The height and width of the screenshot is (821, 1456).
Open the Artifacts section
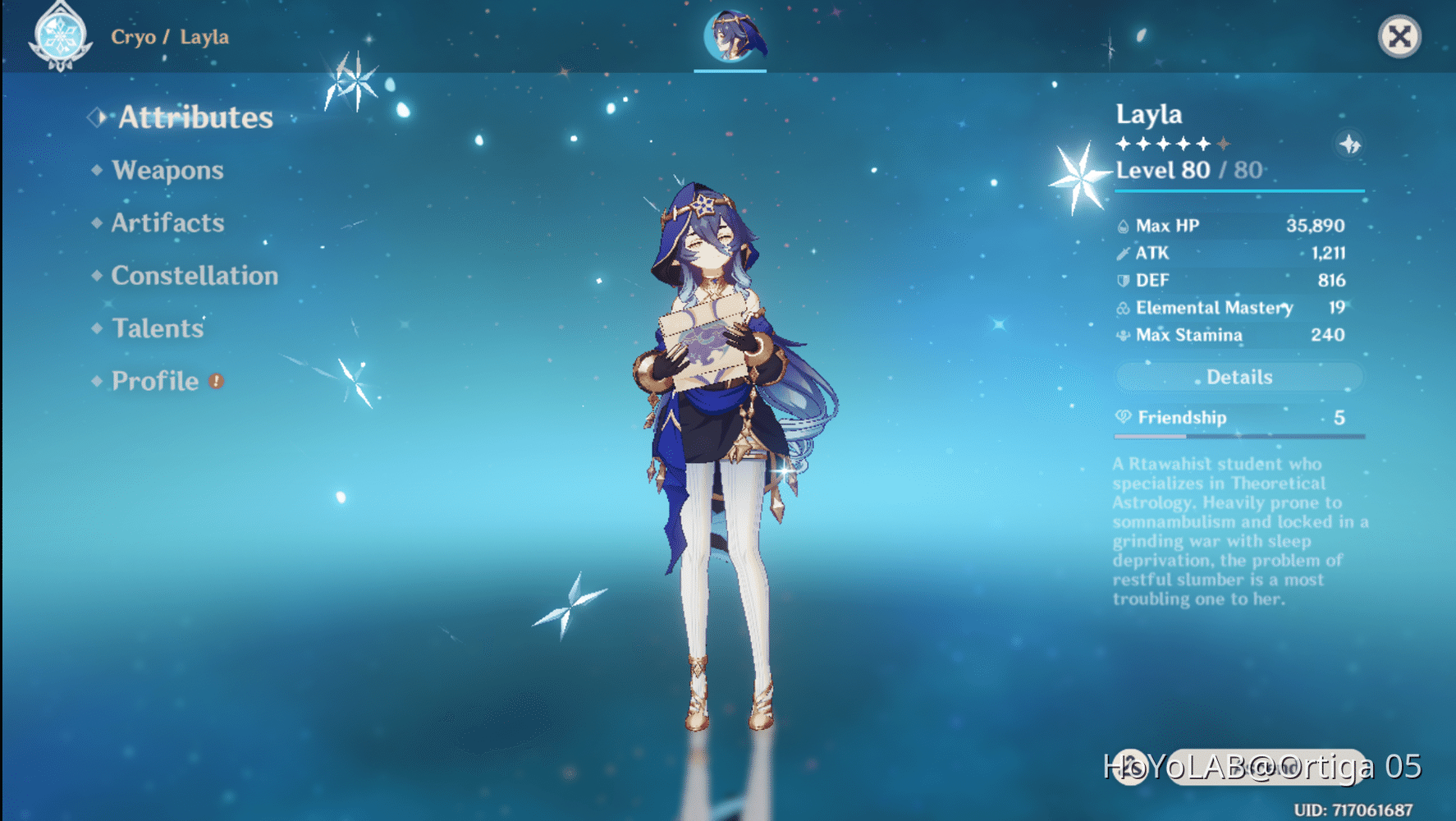tap(167, 222)
